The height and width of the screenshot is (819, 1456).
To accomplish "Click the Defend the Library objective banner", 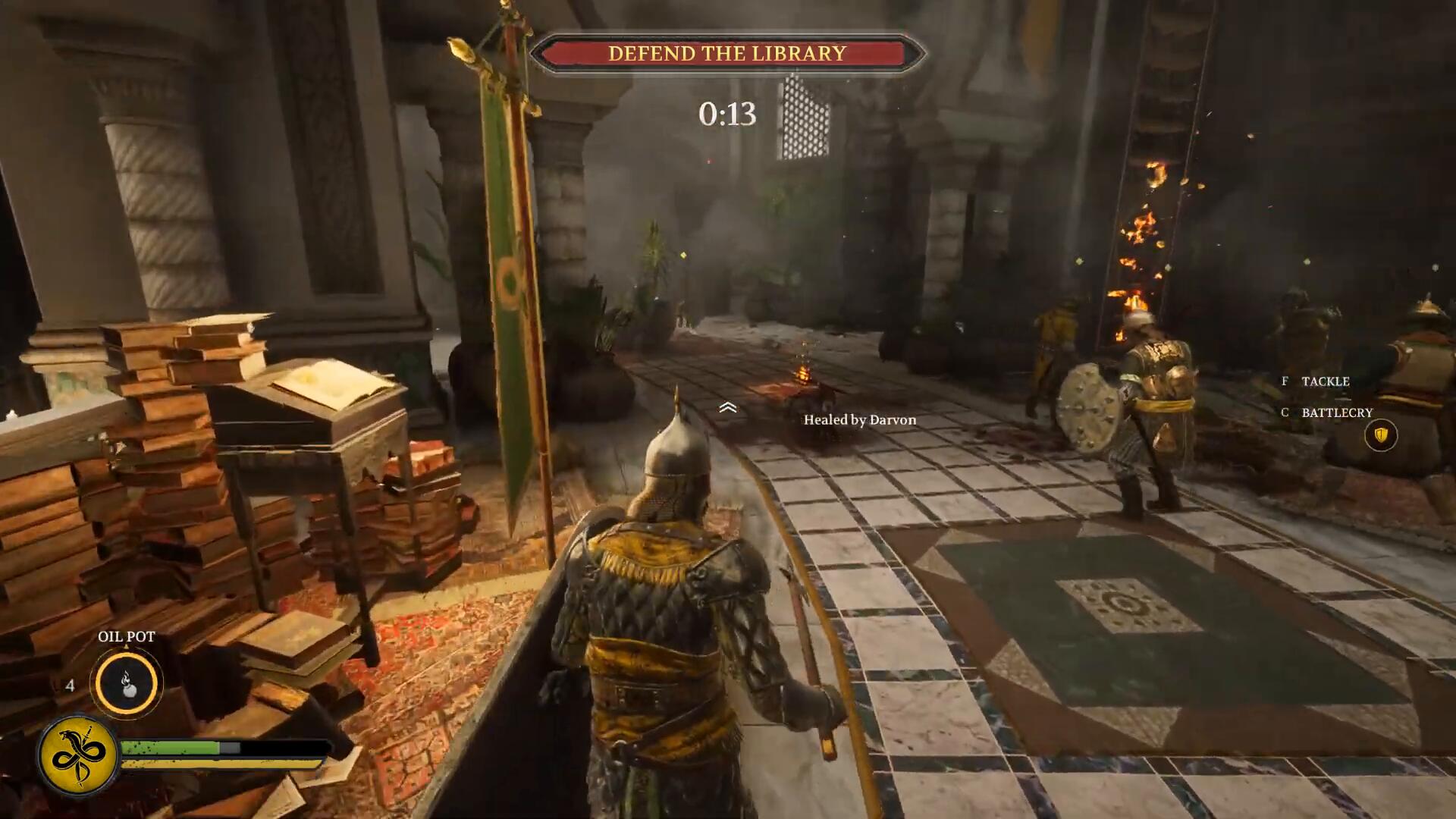I will click(x=726, y=53).
